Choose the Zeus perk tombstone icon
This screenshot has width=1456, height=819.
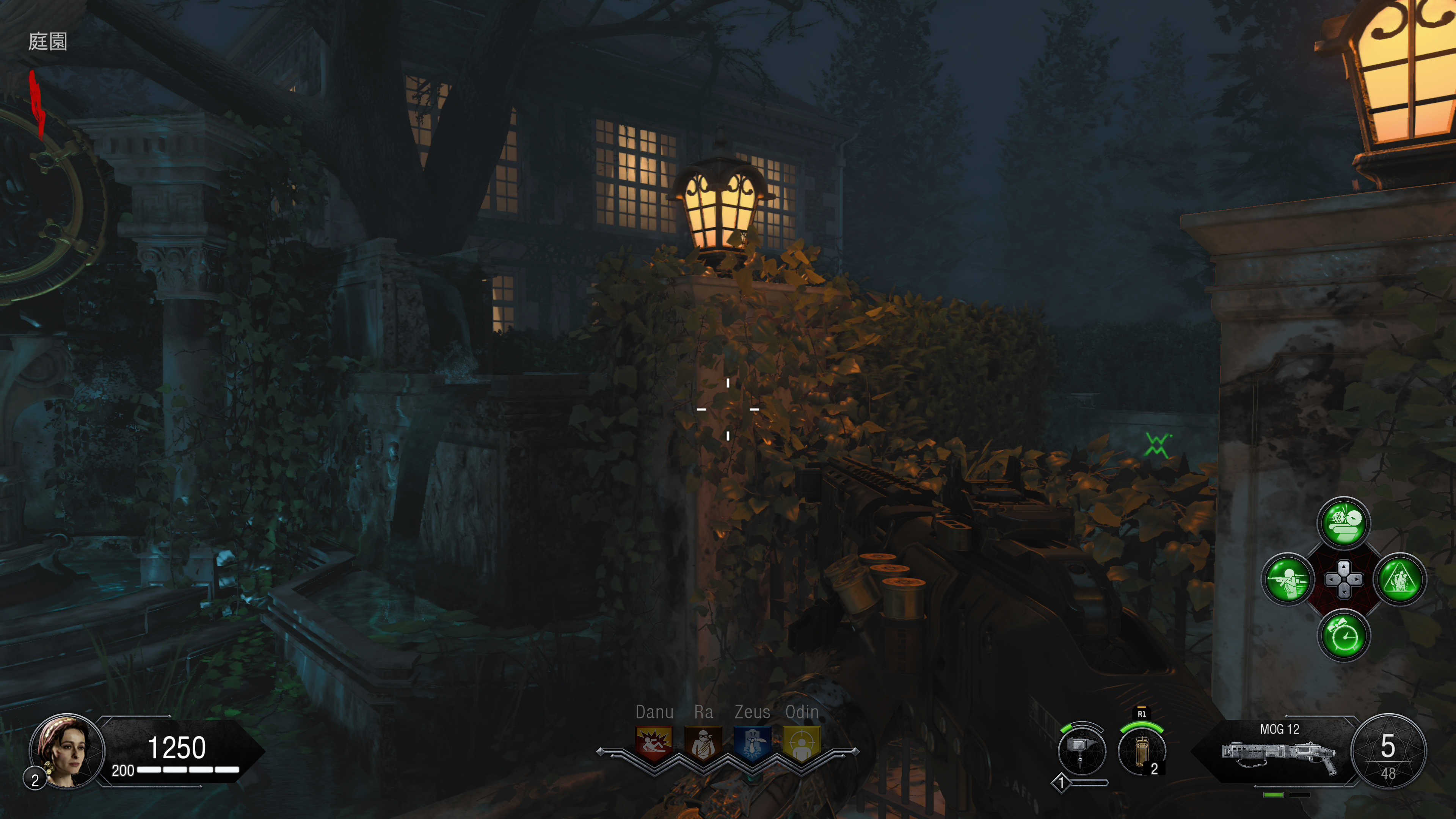[752, 743]
